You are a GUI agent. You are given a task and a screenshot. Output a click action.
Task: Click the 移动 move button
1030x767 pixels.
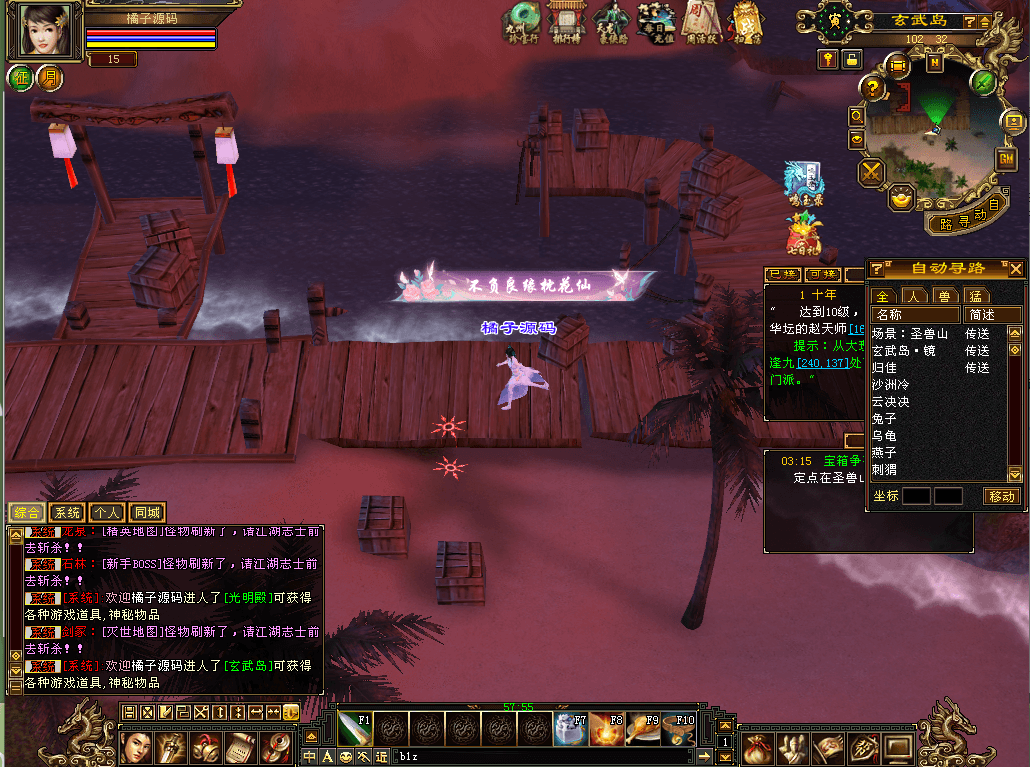[x=1002, y=496]
